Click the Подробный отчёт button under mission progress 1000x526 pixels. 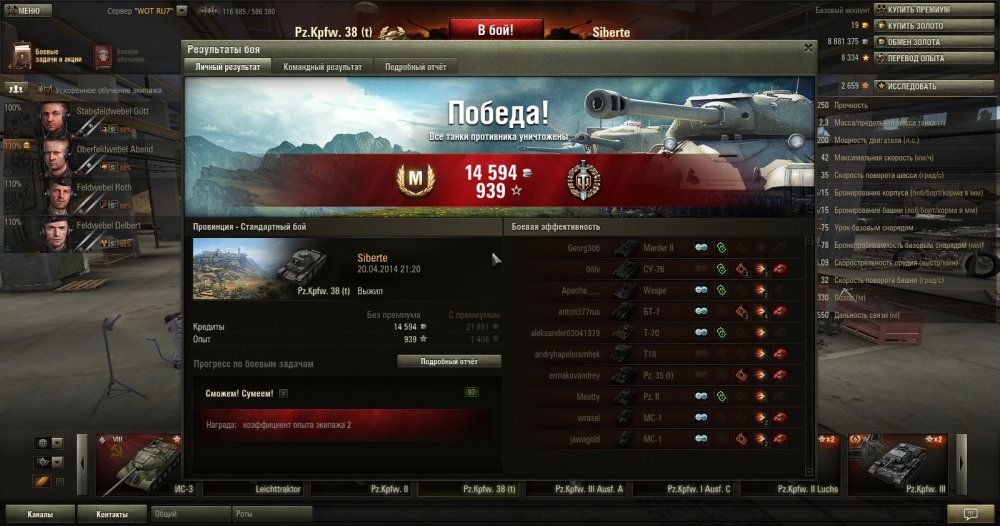pos(449,361)
